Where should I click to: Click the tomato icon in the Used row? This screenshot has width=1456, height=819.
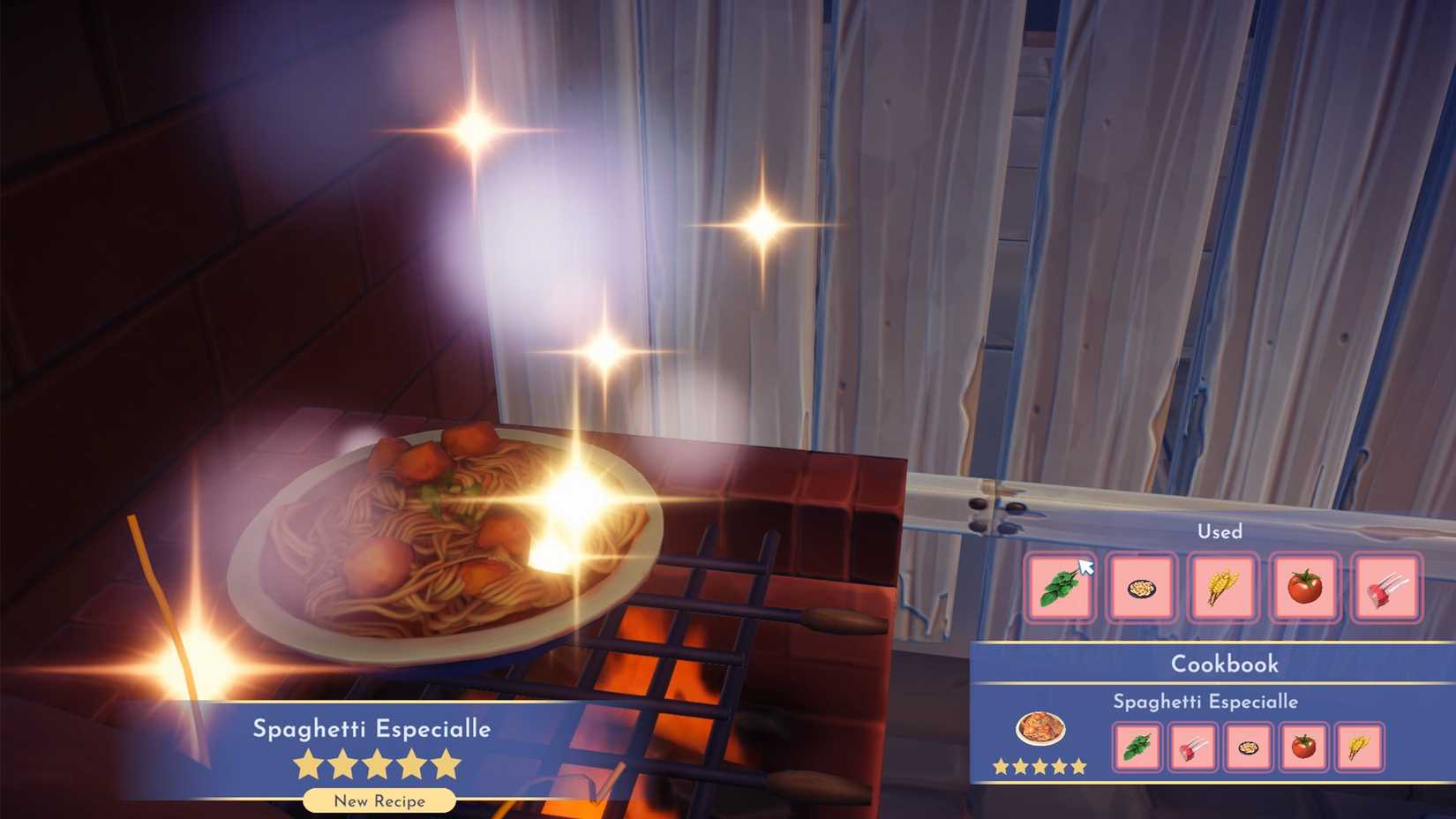1303,586
